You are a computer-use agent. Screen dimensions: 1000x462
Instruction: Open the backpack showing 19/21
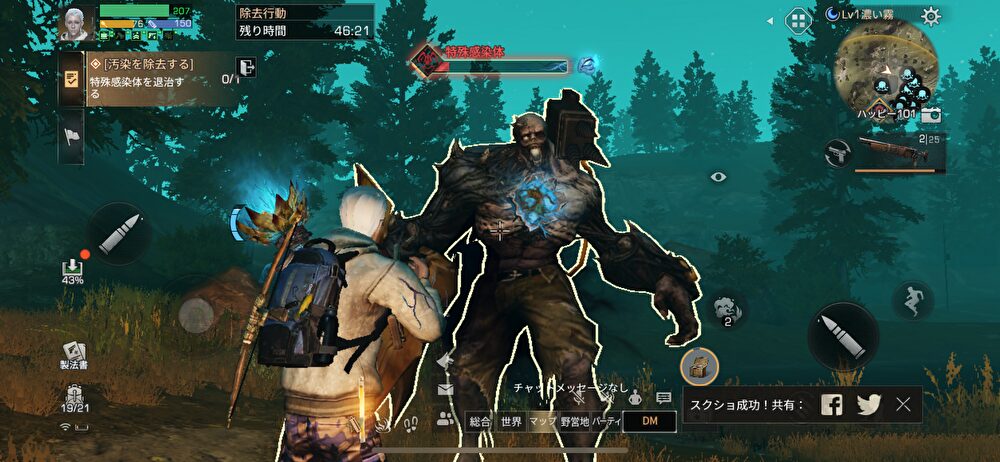74,397
